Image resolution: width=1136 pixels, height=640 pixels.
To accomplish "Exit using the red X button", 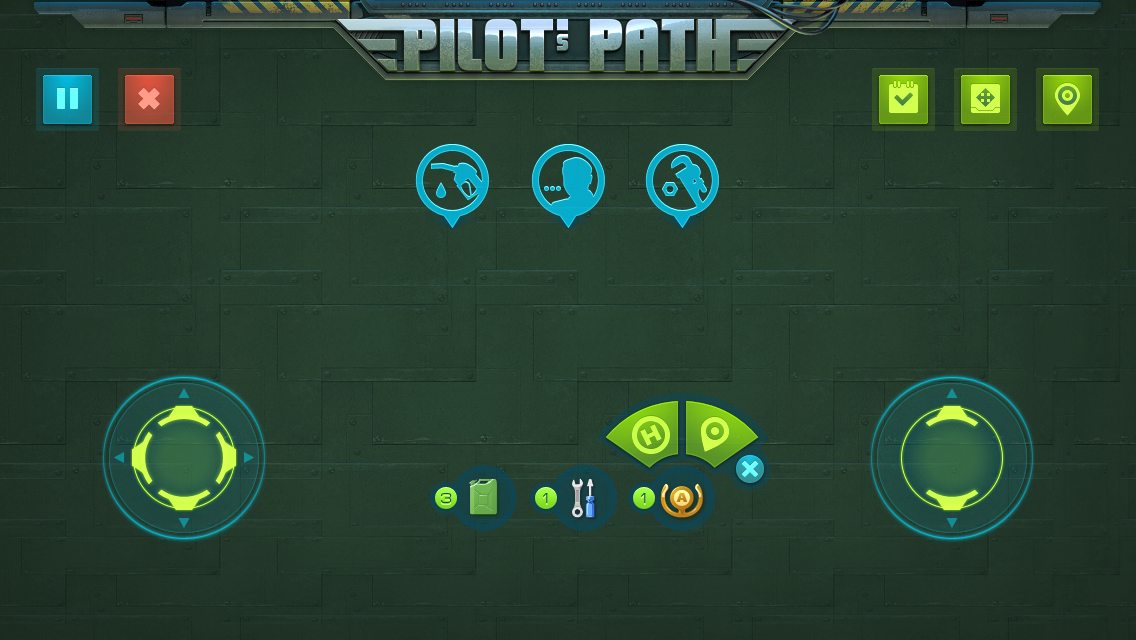I will (149, 99).
